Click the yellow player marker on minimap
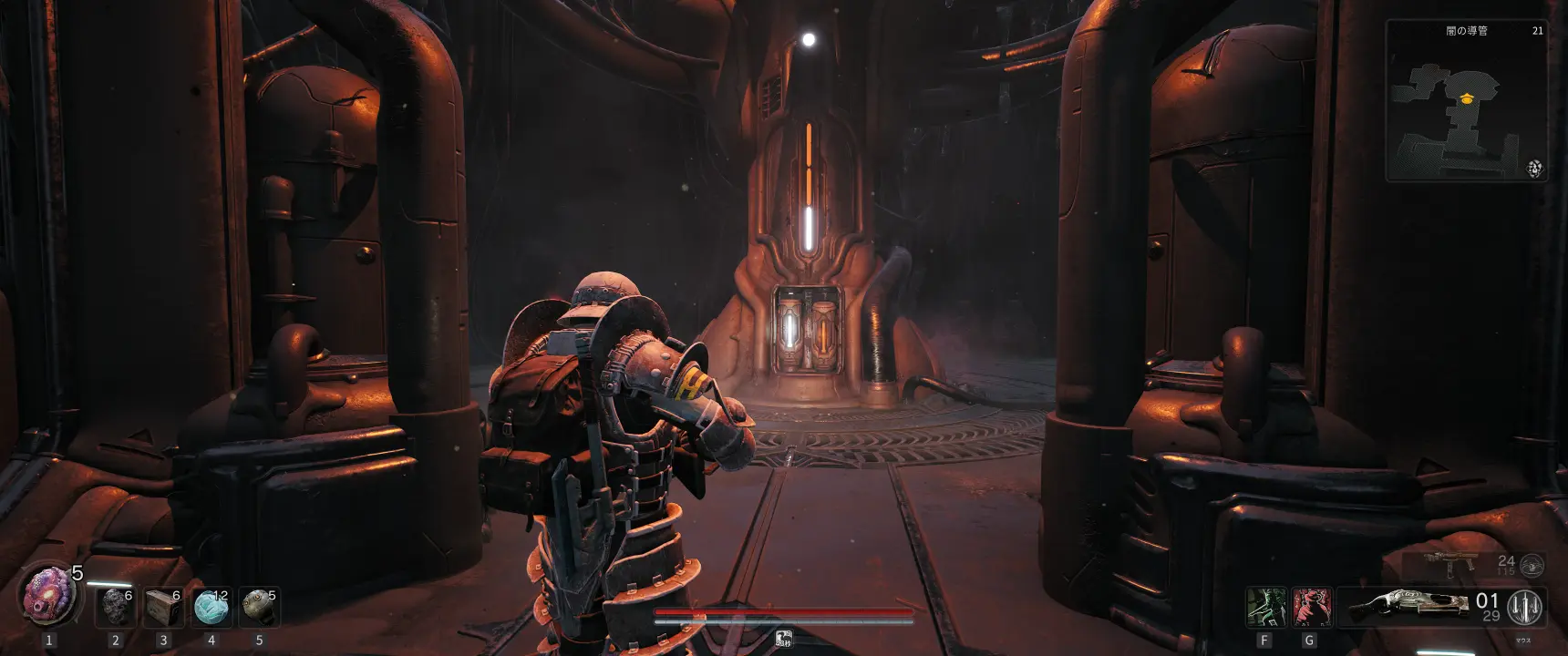This screenshot has height=656, width=1568. pos(1466,97)
